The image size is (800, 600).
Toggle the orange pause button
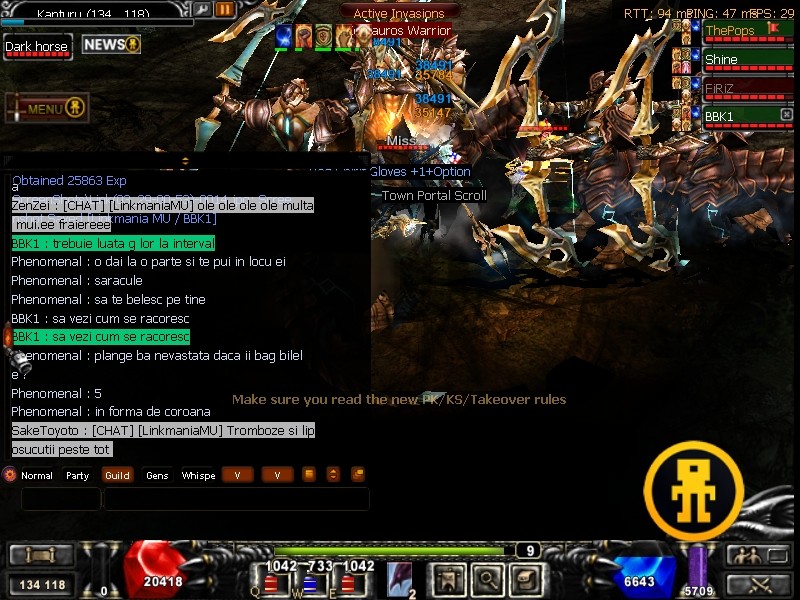[225, 10]
